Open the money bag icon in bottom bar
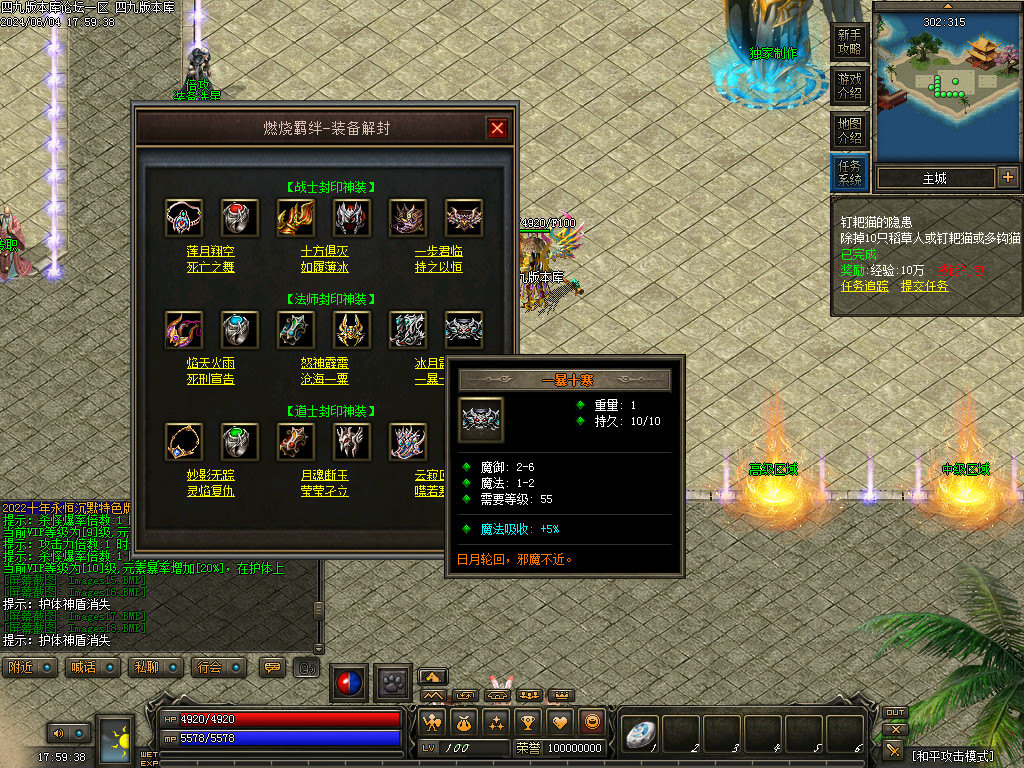This screenshot has width=1024, height=768. [464, 722]
